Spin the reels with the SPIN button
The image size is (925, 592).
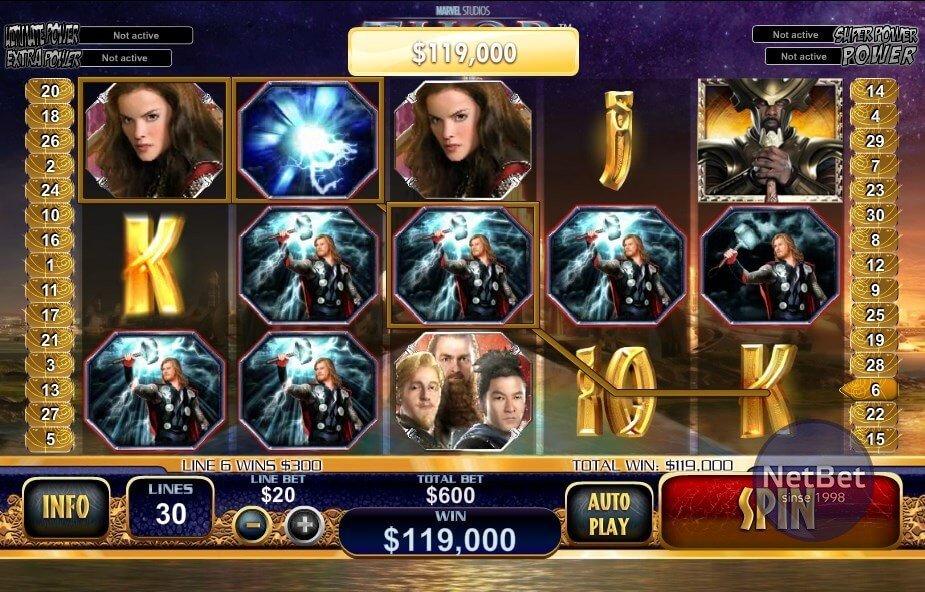[x=778, y=511]
